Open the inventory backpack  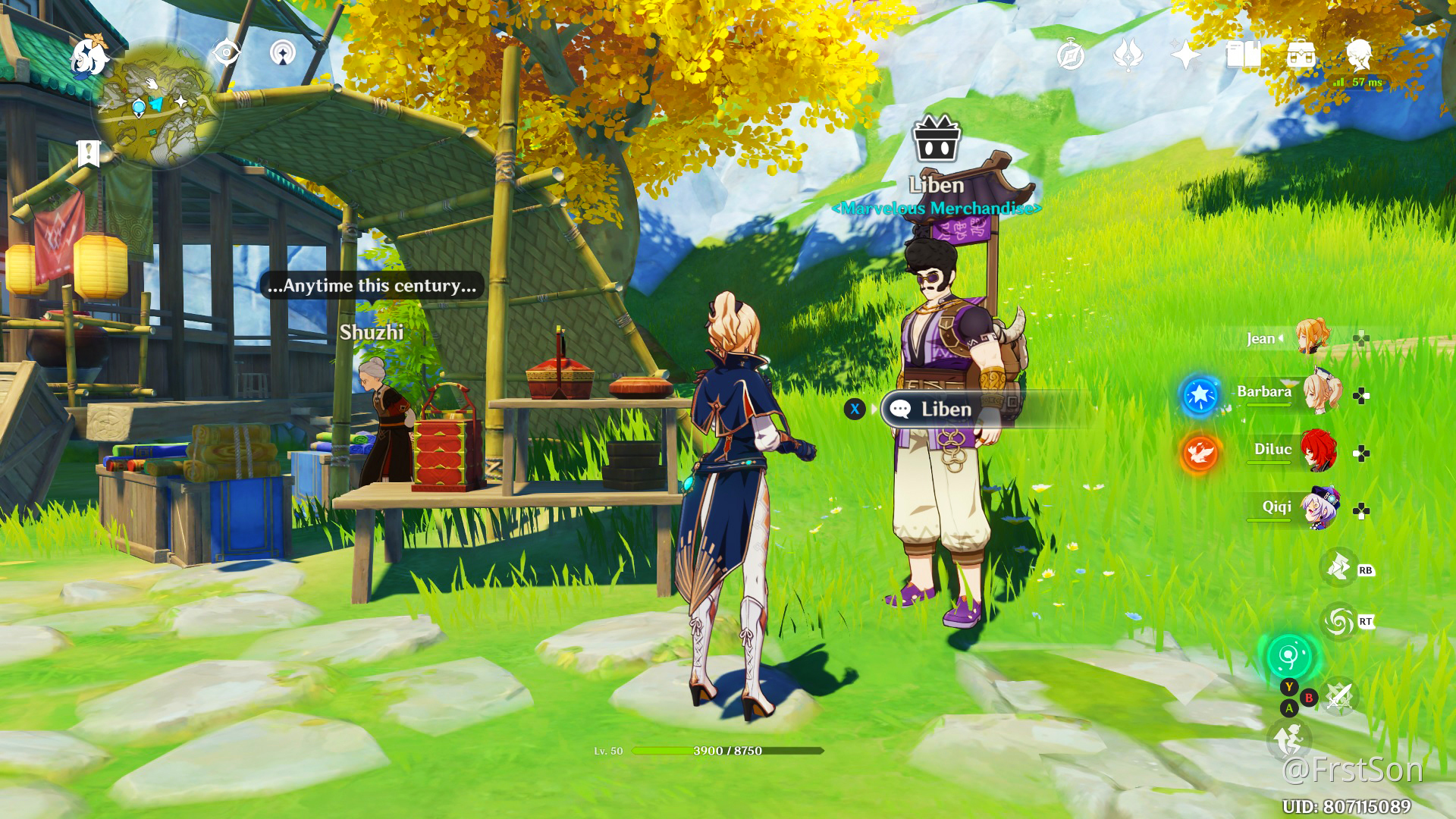pos(1301,55)
